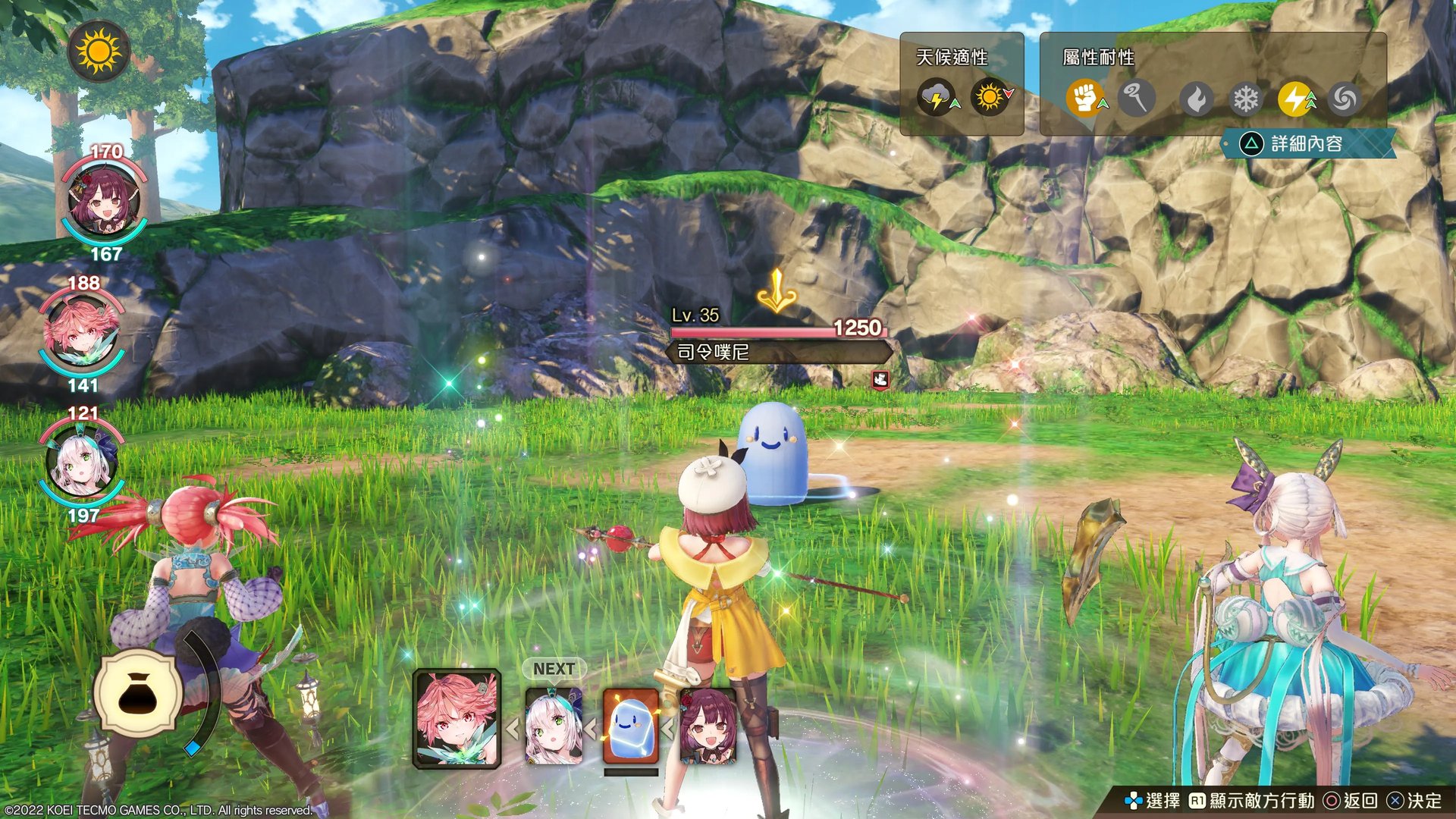Select the blue Puni enemy turn card
Image resolution: width=1456 pixels, height=819 pixels.
pos(630,726)
